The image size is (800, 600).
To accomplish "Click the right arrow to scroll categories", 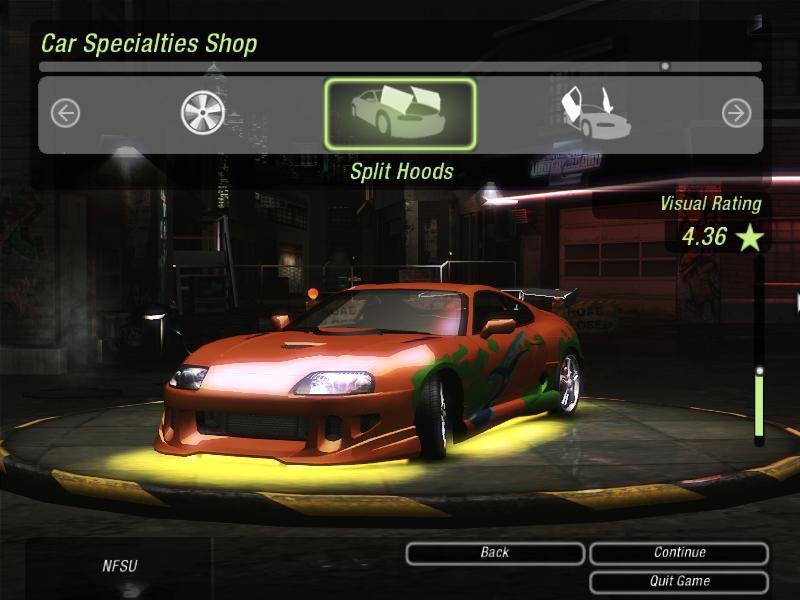I will point(736,113).
